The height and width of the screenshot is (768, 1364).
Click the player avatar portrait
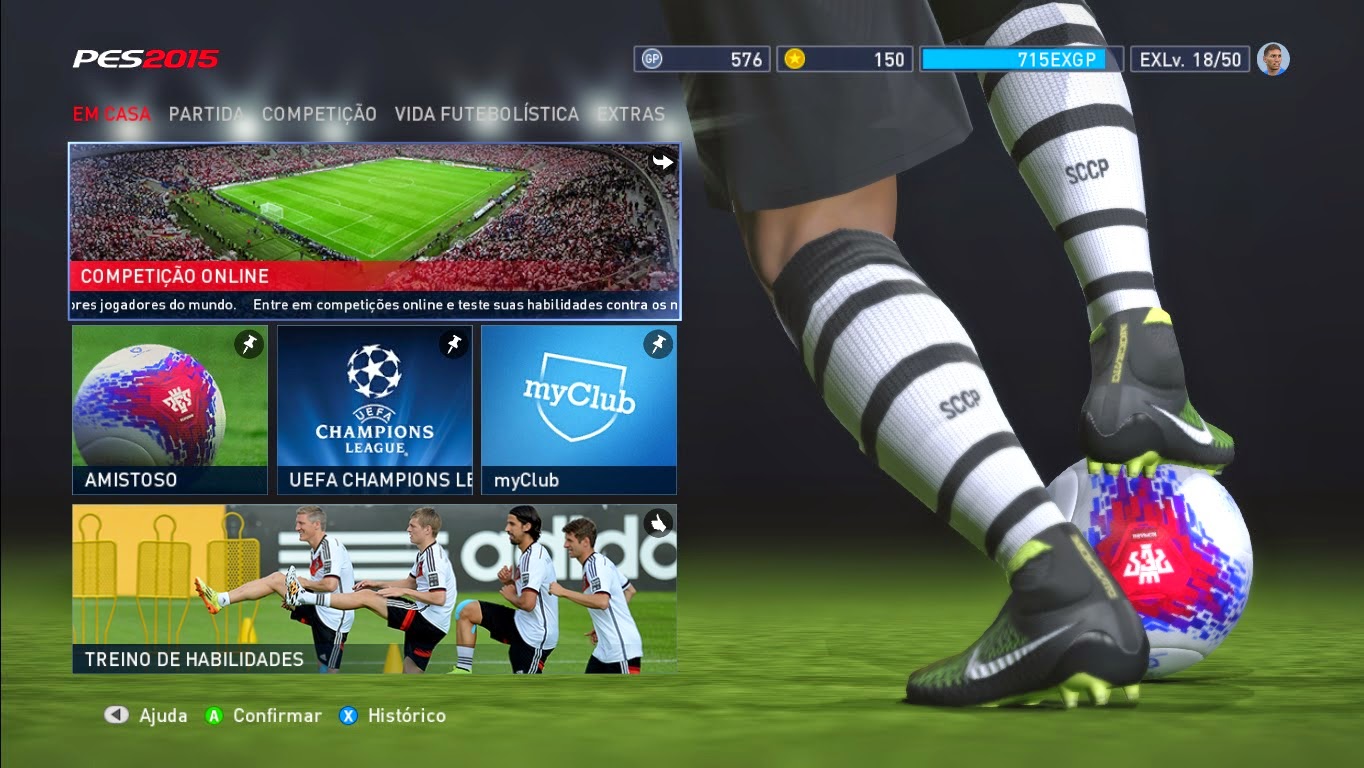[1273, 58]
